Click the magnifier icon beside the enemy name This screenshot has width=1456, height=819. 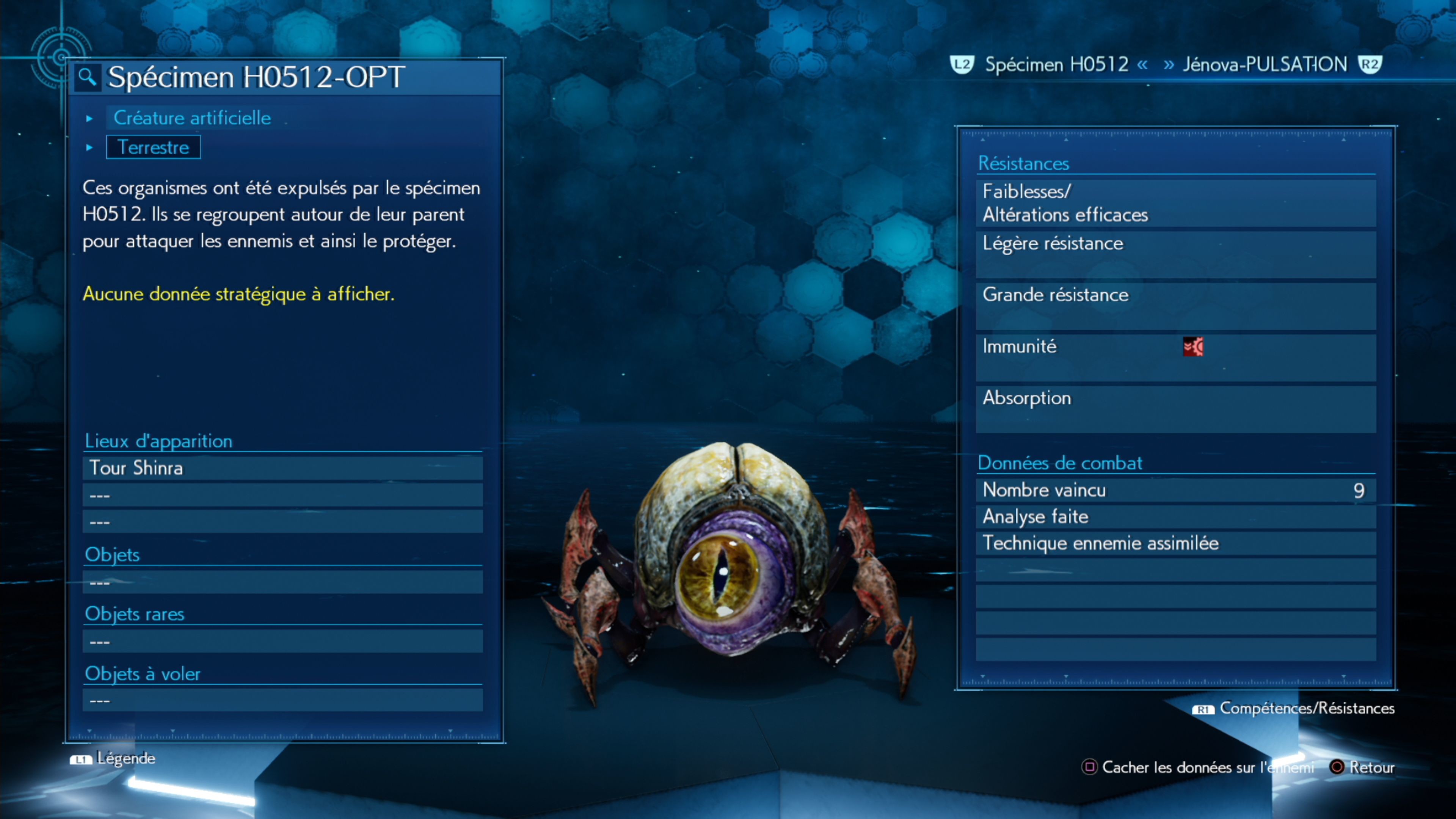pyautogui.click(x=87, y=77)
